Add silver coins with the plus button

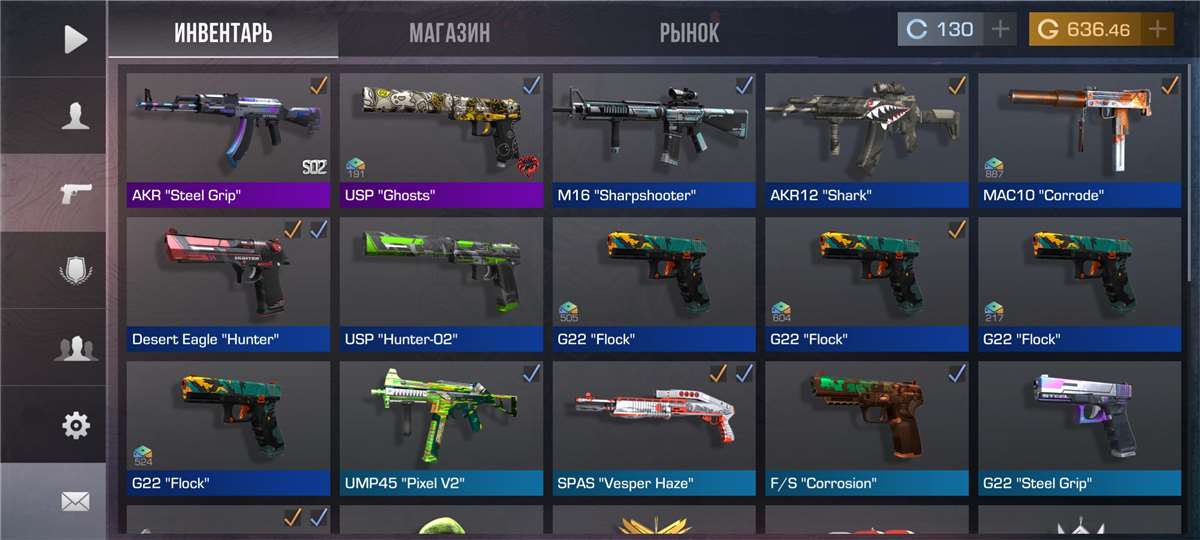point(1000,29)
